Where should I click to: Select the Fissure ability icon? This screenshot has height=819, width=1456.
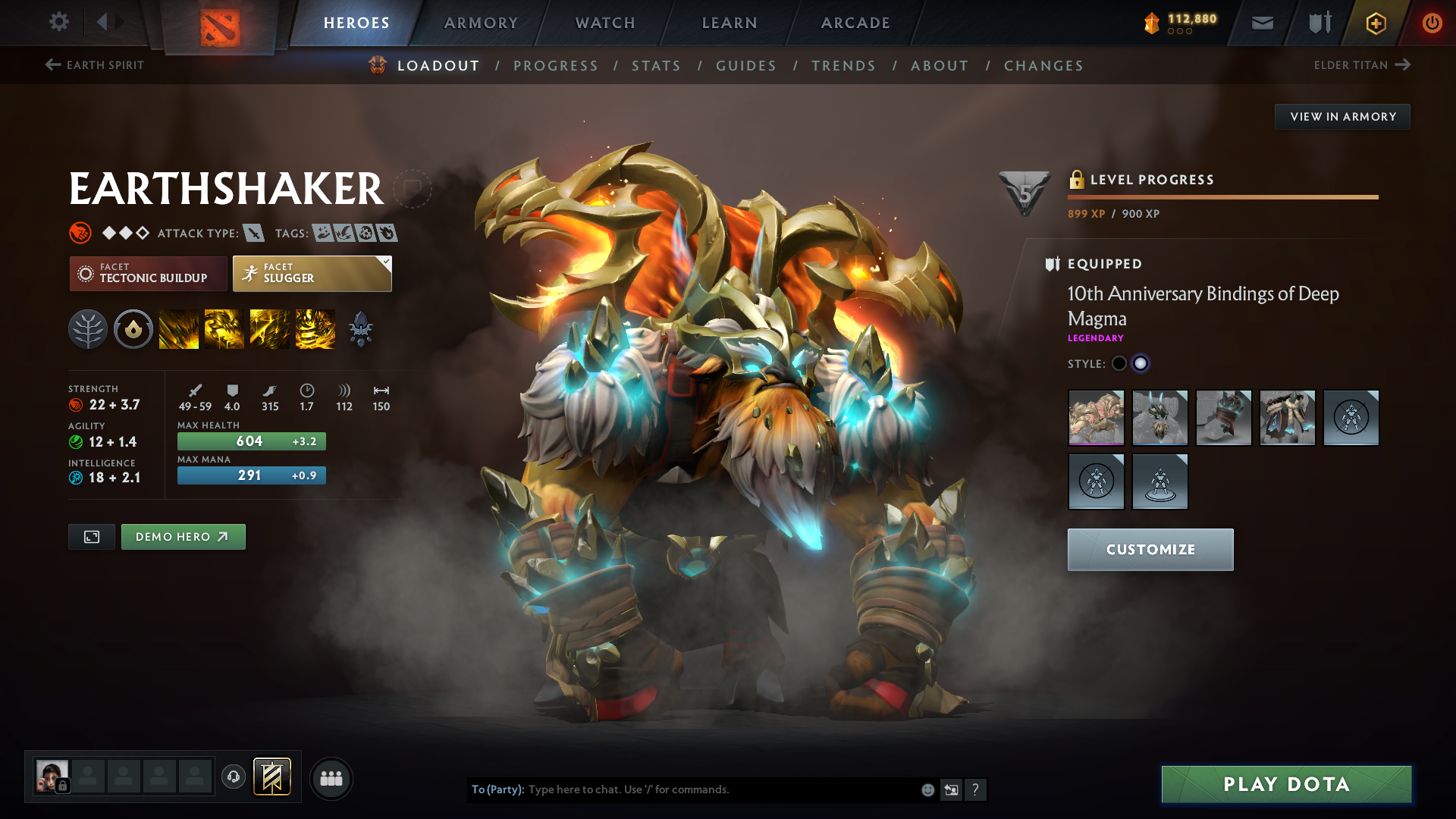179,328
